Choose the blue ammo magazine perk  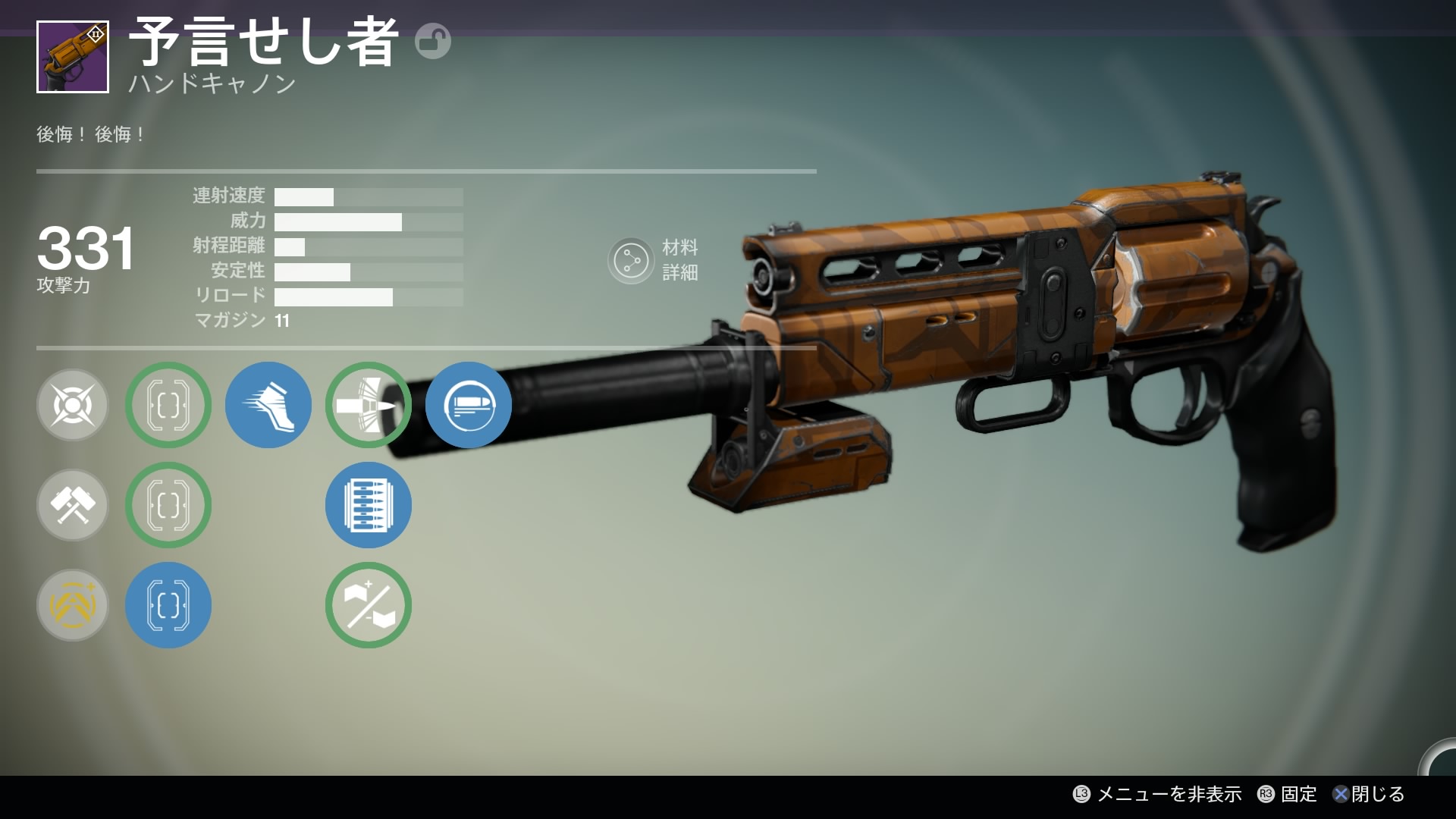[369, 505]
